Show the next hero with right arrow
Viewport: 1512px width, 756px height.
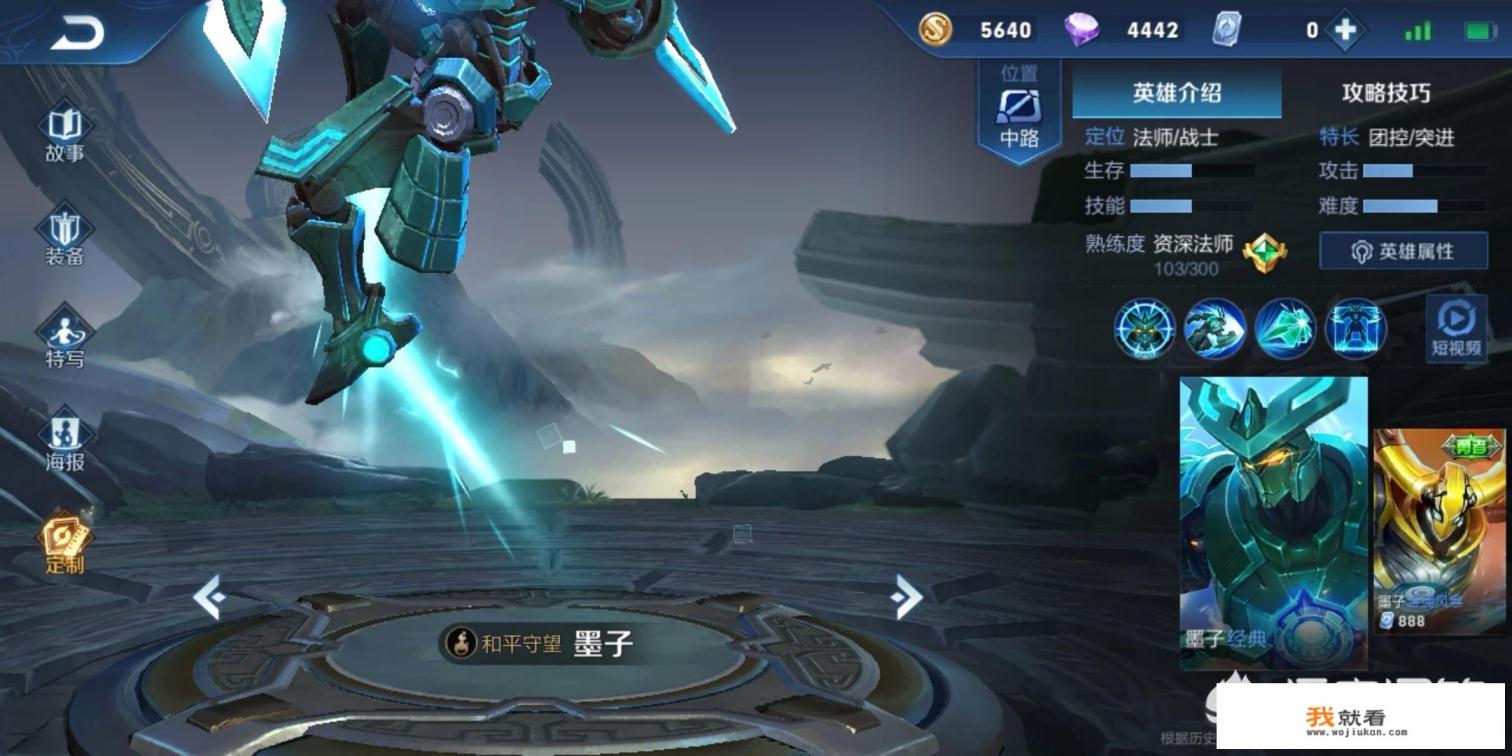pos(906,597)
